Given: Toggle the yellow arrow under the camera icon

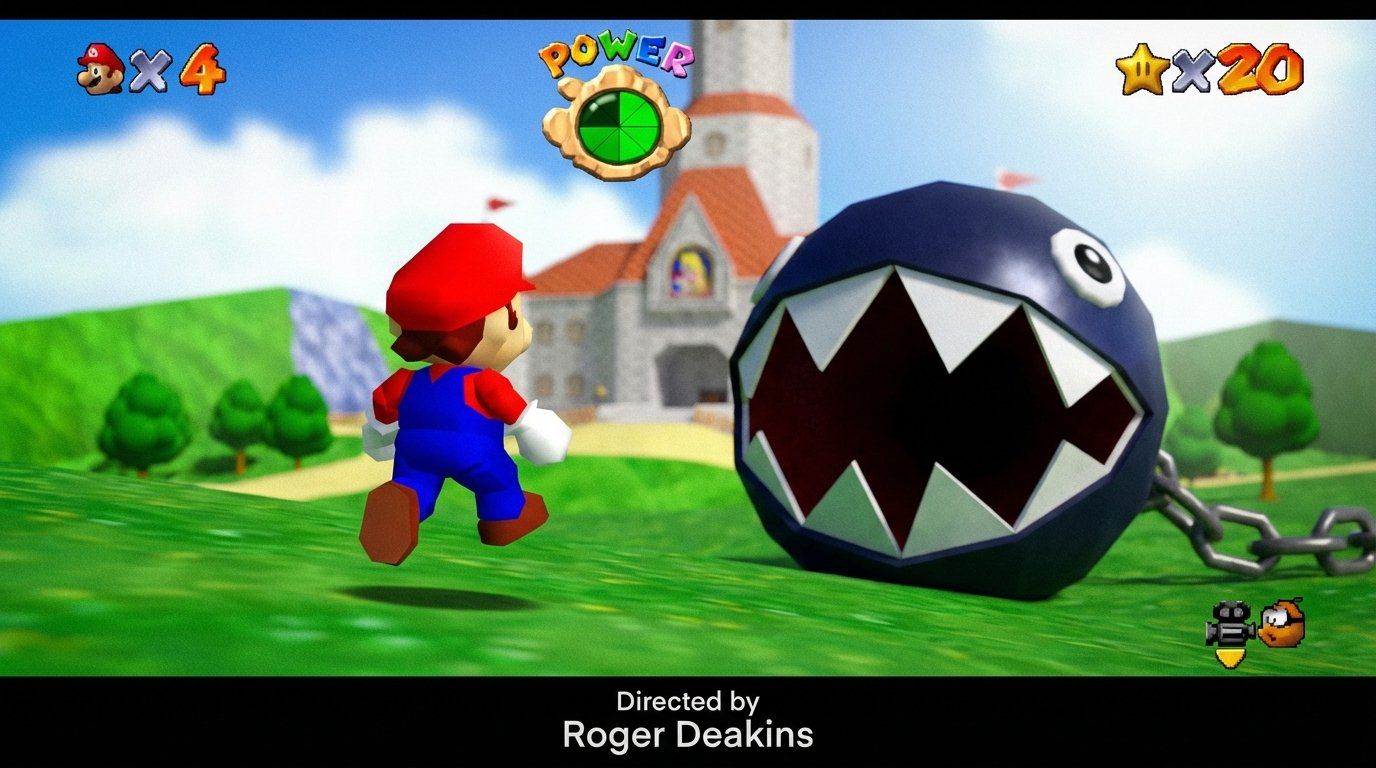Looking at the screenshot, I should [1228, 655].
